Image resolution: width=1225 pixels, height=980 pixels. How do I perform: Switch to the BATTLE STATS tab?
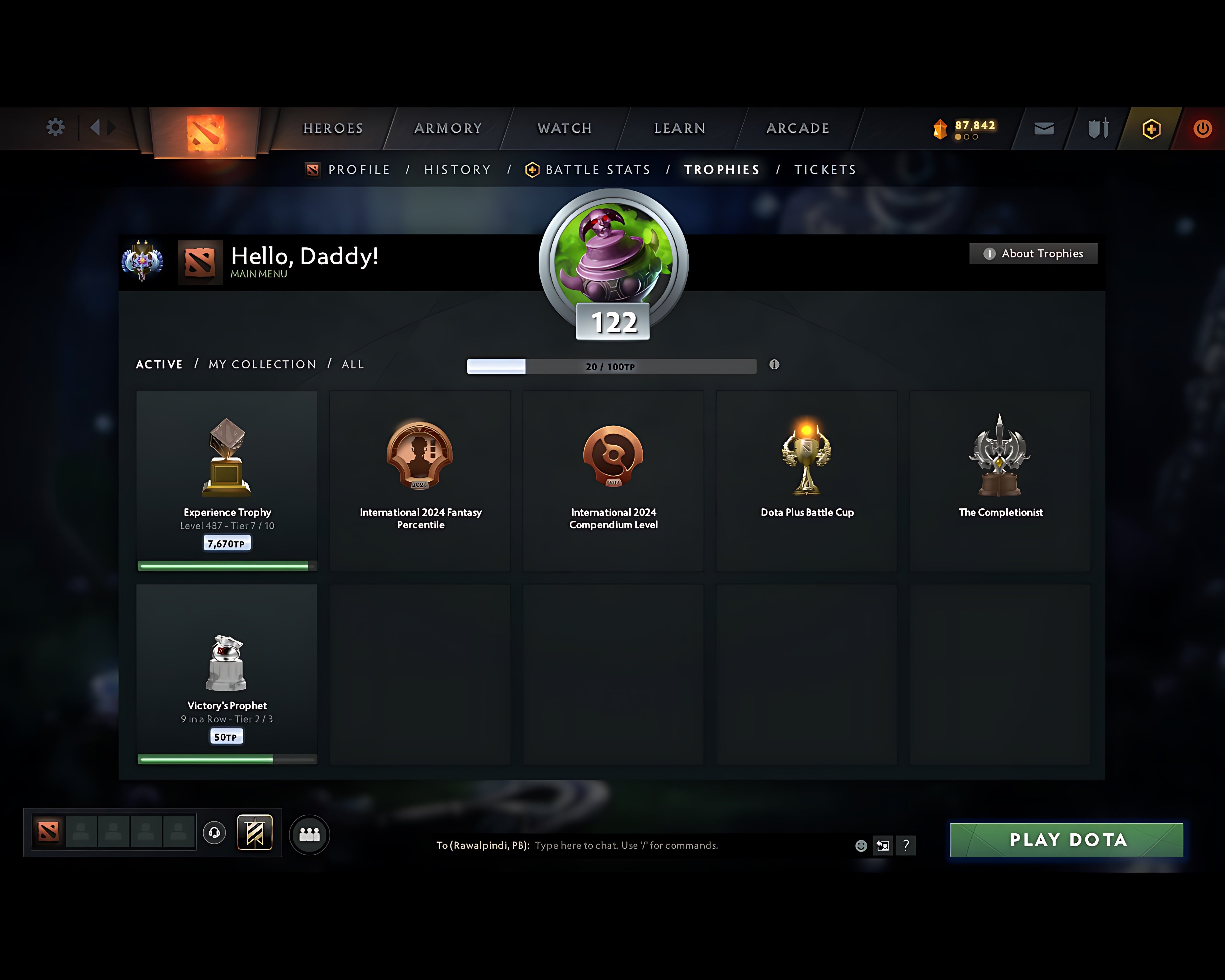pyautogui.click(x=597, y=169)
